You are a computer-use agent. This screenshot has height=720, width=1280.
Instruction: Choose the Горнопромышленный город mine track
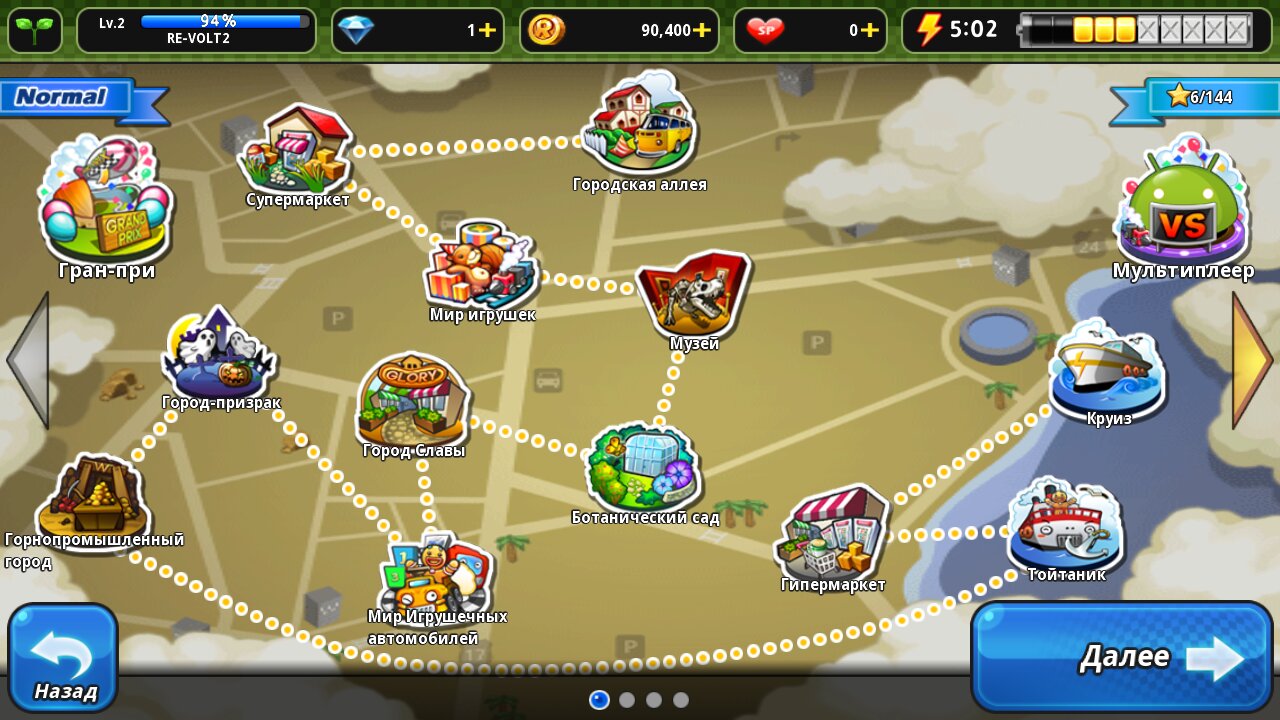coord(92,497)
